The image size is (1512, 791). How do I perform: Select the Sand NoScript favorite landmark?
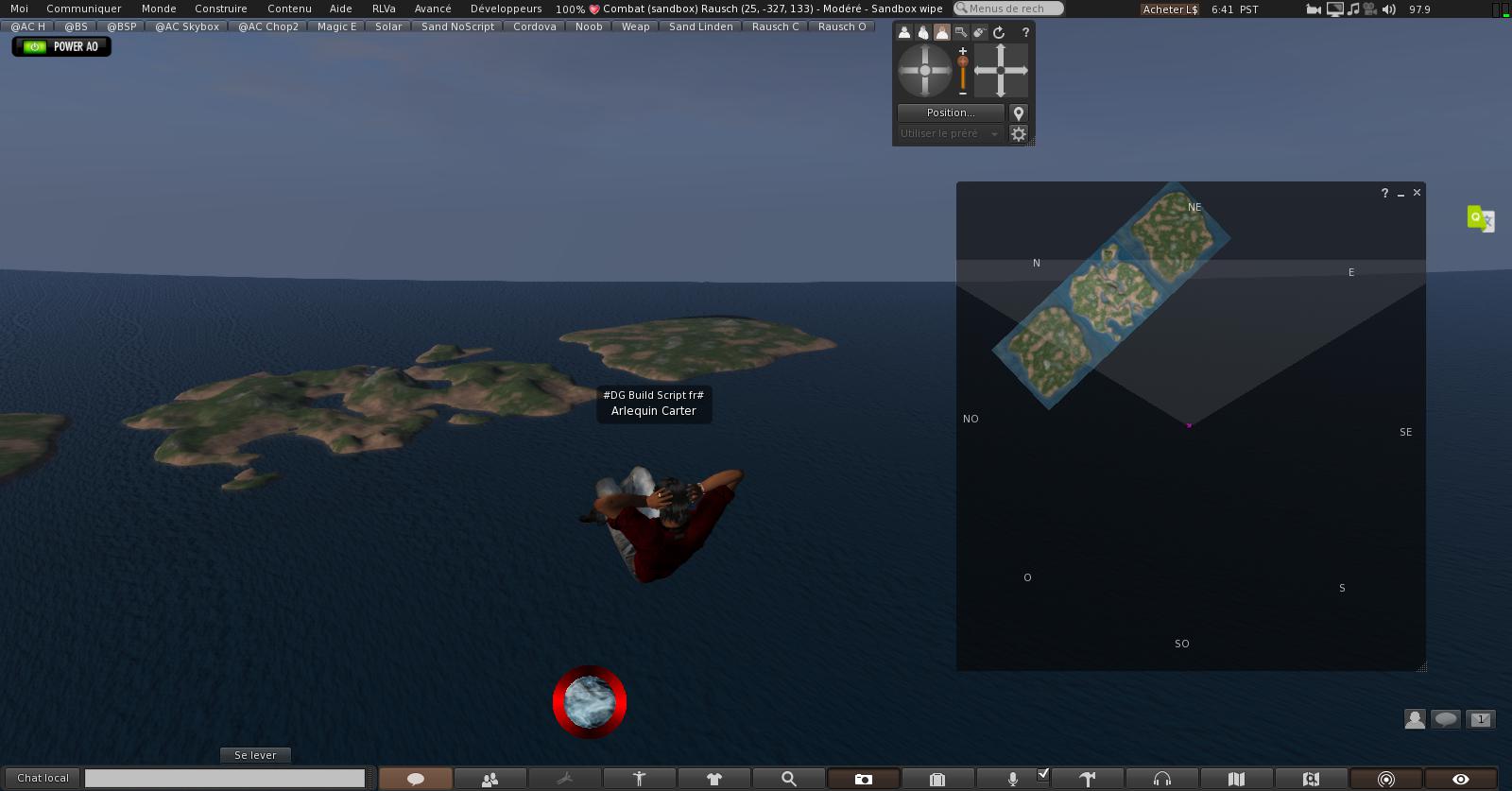[457, 26]
